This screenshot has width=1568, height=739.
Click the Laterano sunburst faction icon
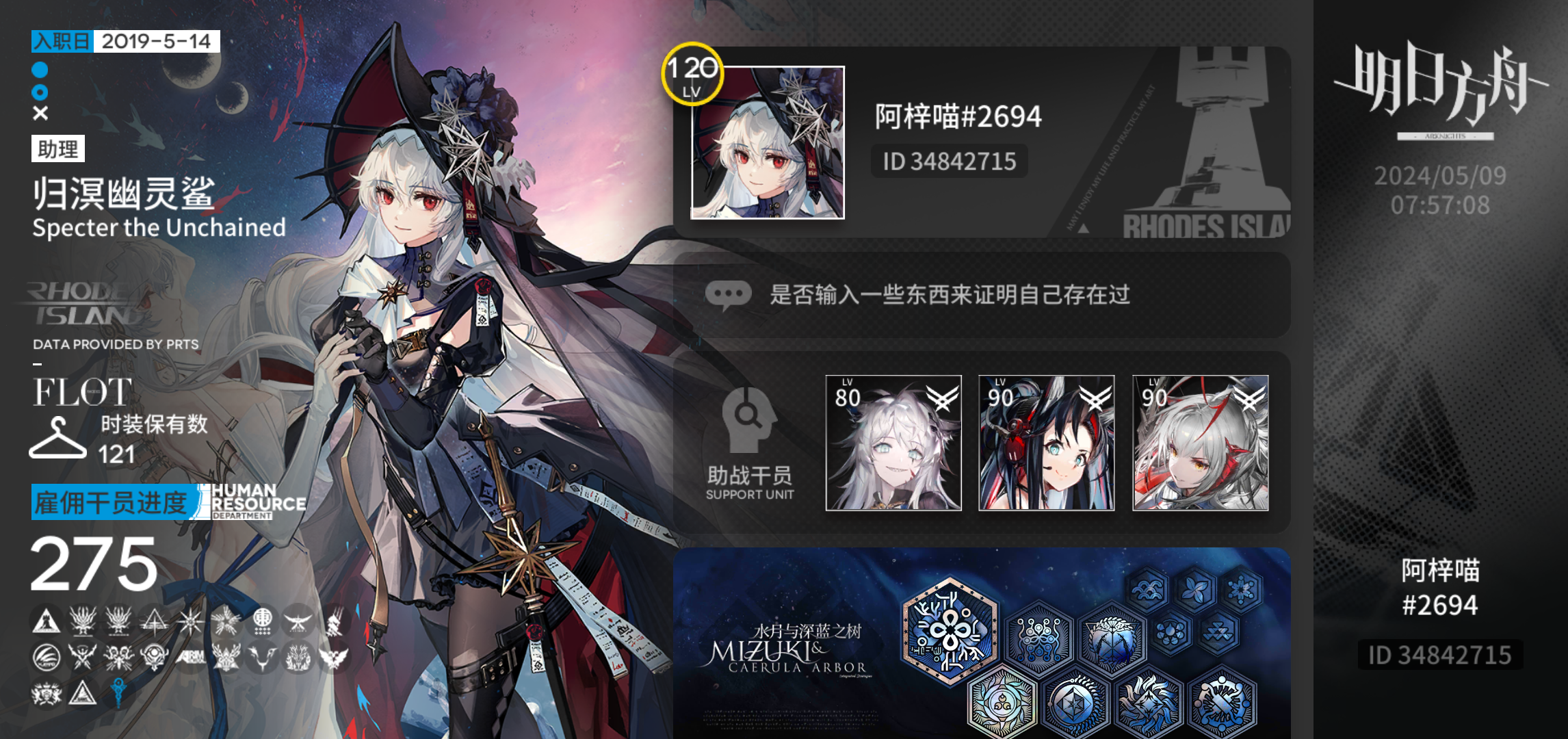pyautogui.click(x=190, y=621)
